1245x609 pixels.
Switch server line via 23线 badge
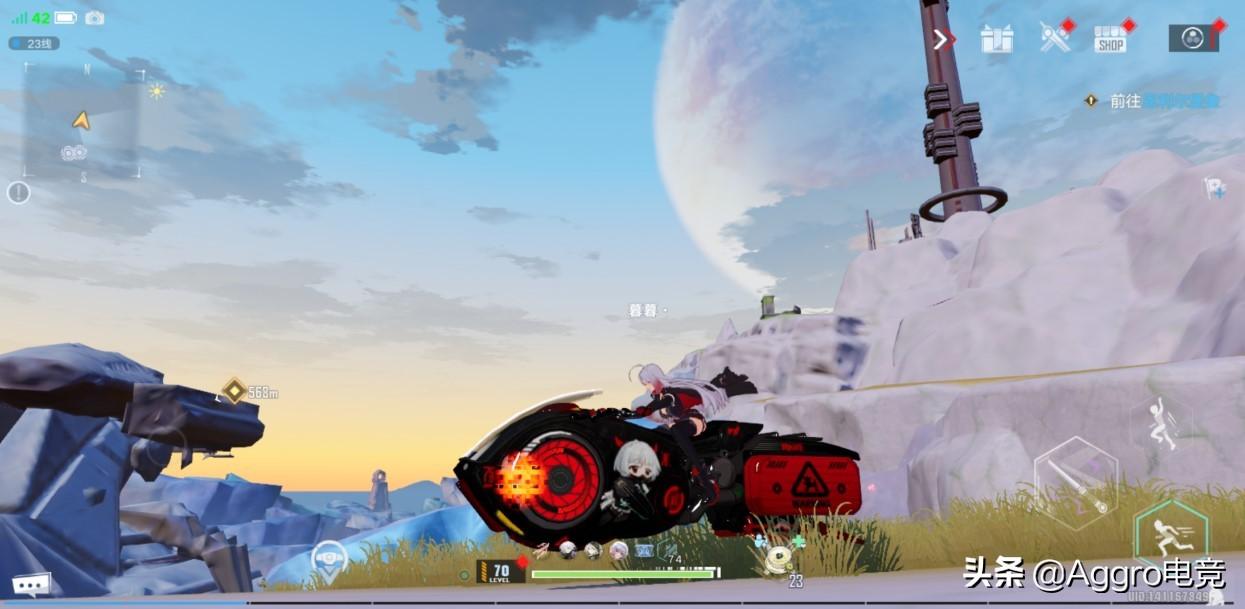point(34,43)
